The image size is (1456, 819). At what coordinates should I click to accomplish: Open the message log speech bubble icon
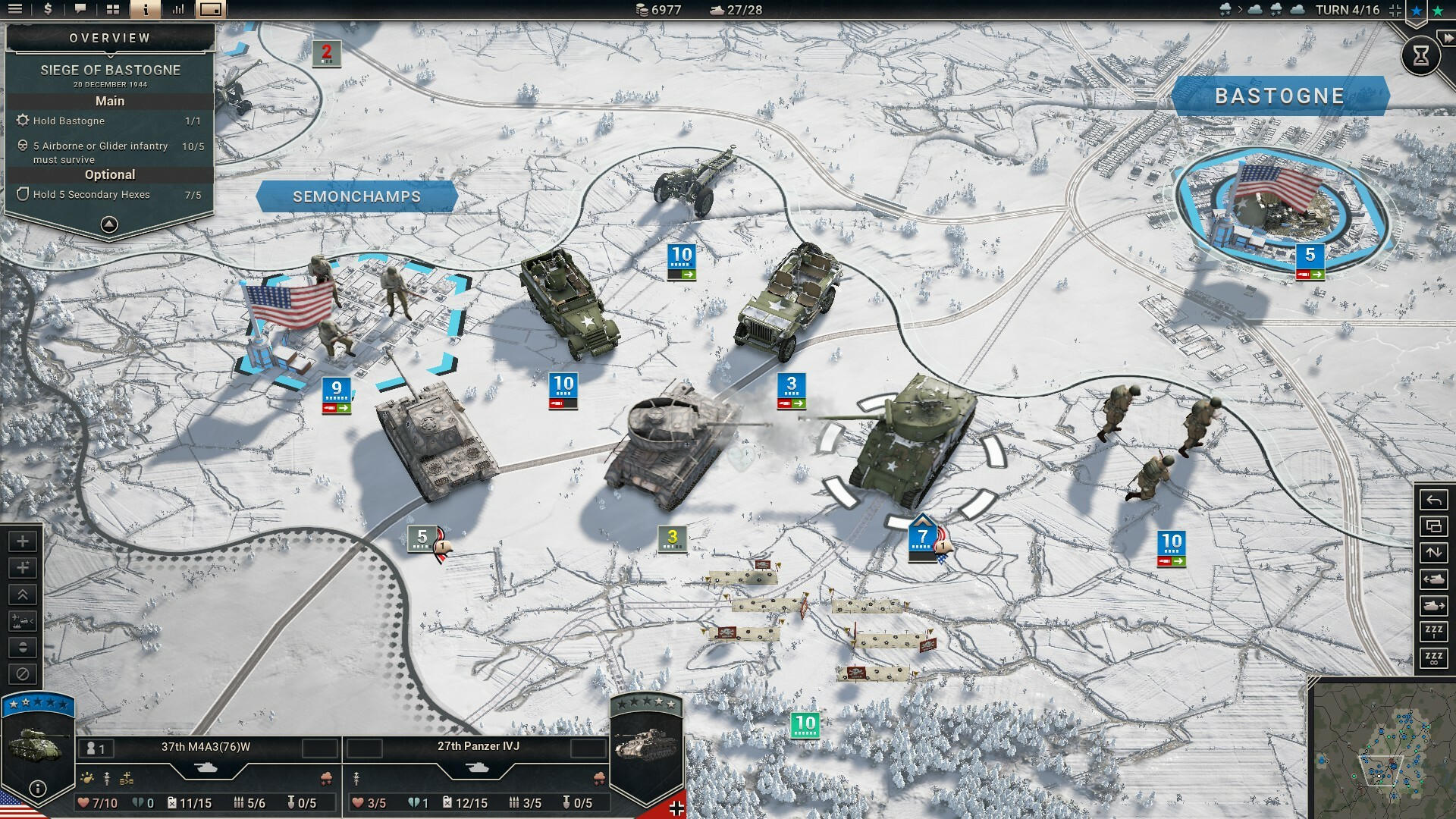click(x=80, y=10)
